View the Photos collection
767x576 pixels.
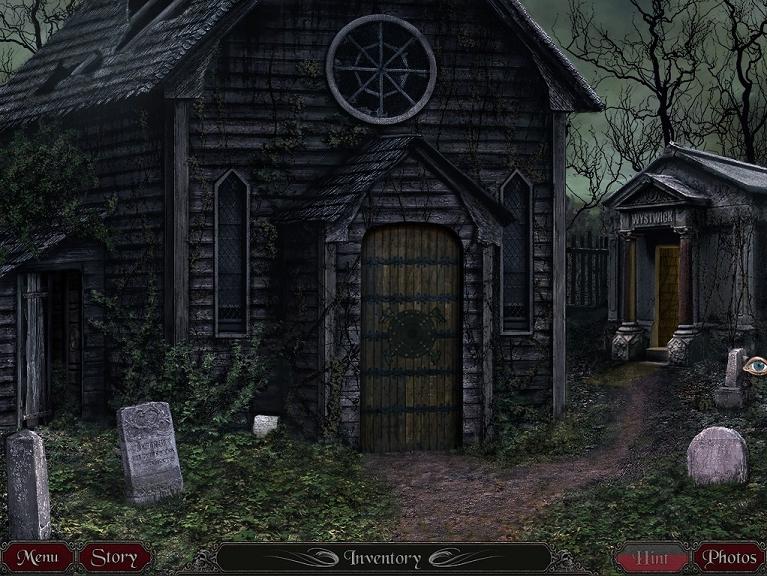click(729, 557)
